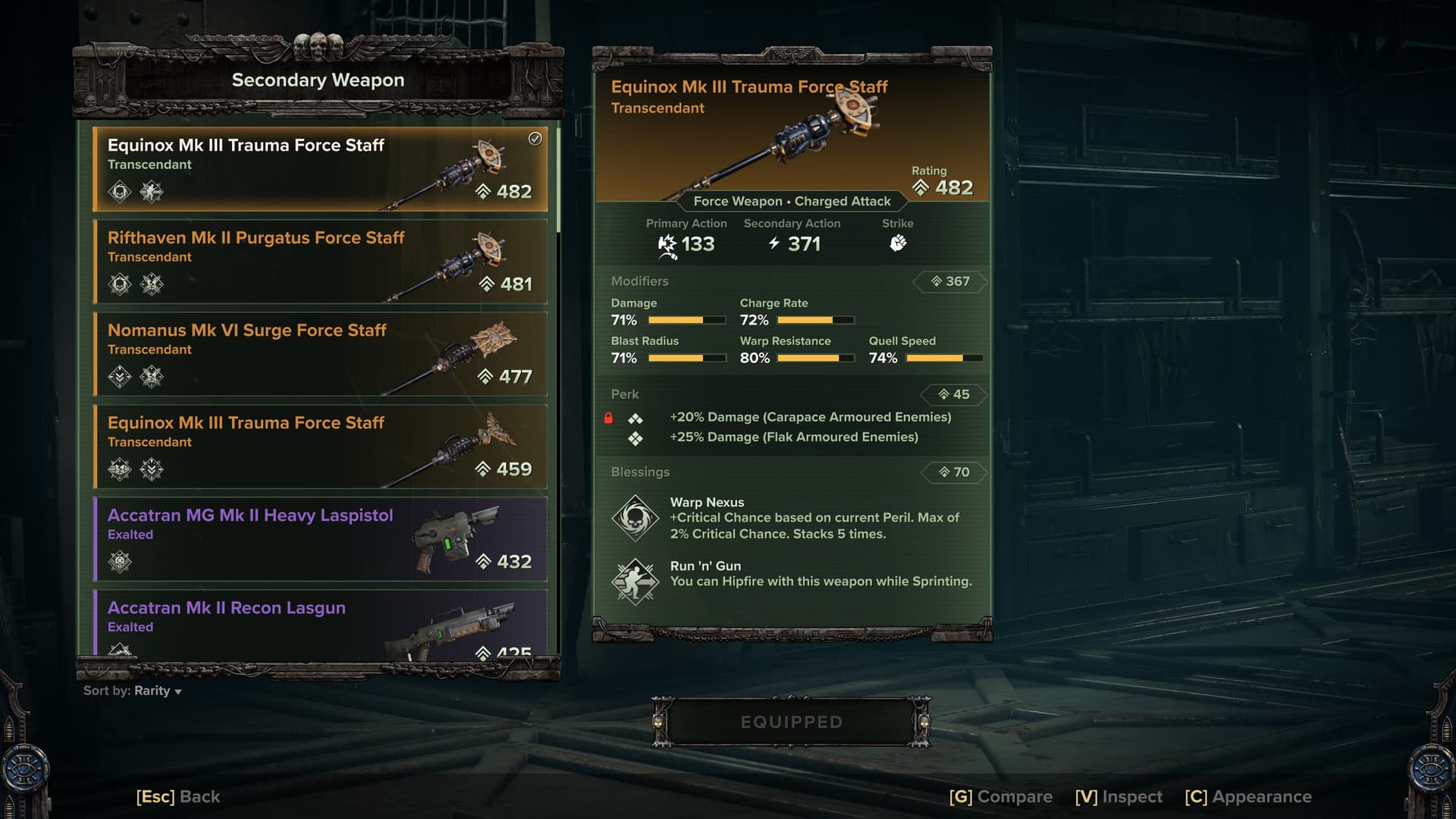
Task: Go back using the Back button
Action: [x=178, y=796]
